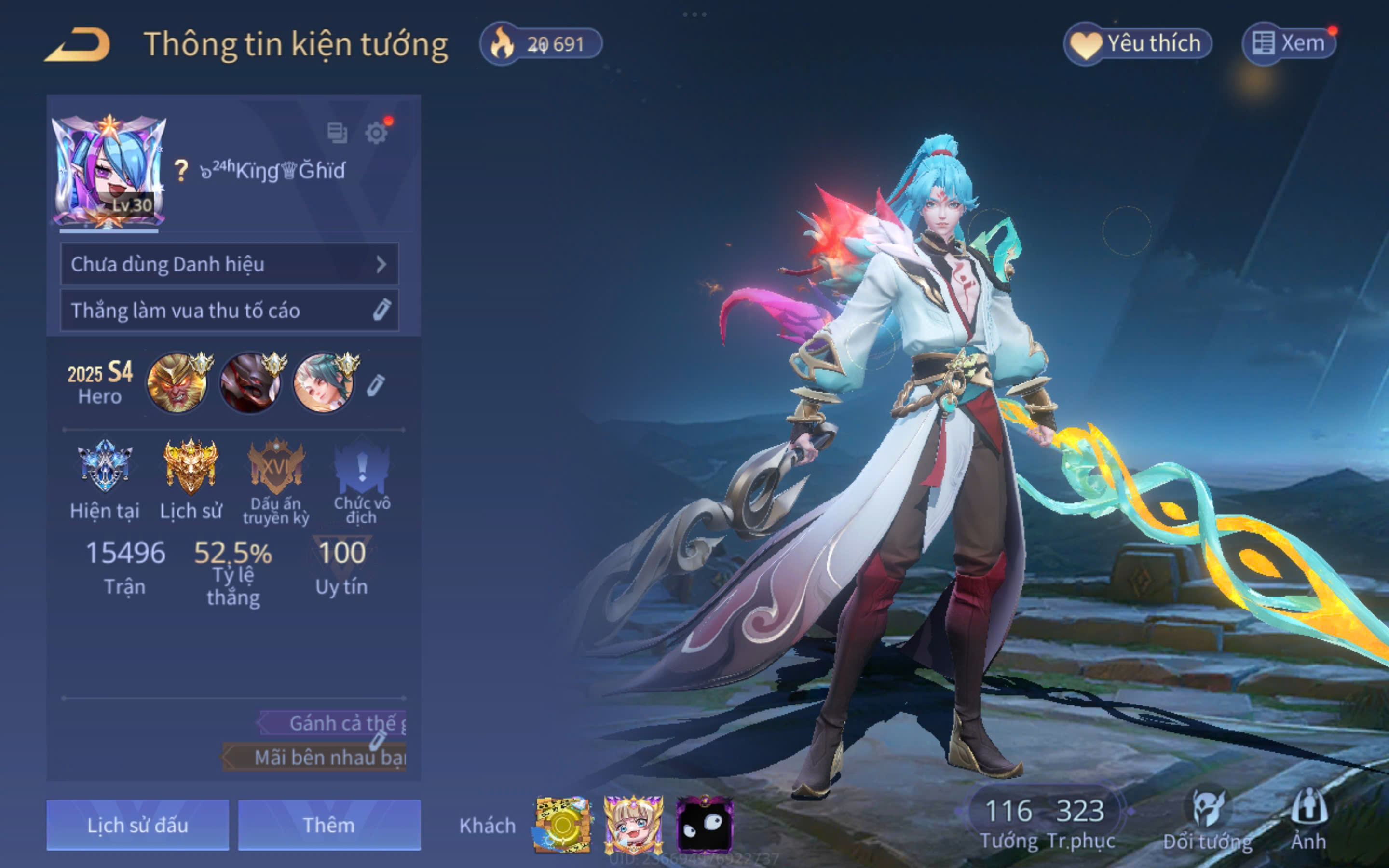
Task: Open the Yêu thích favorites button
Action: 1137,43
